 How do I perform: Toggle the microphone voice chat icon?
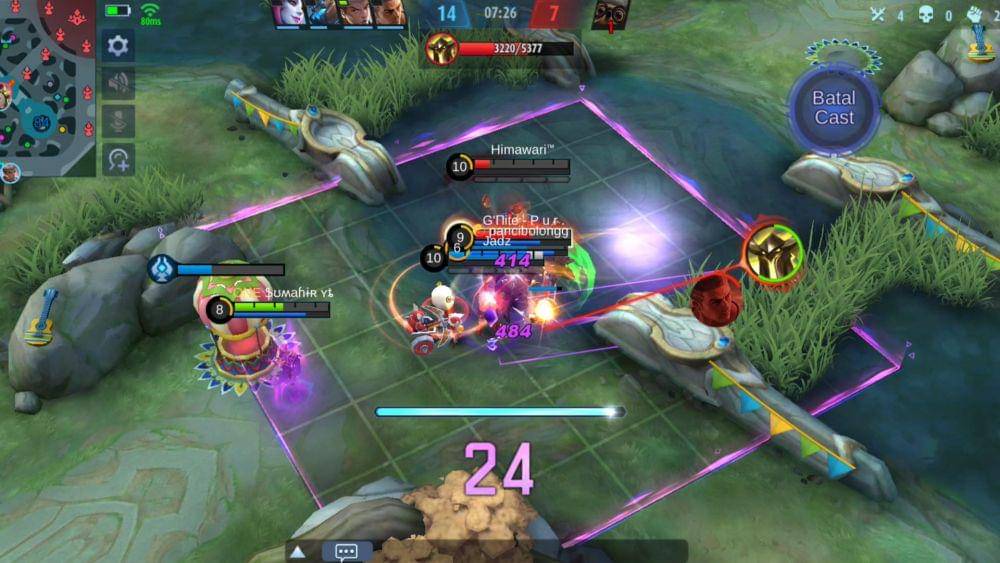coord(118,121)
